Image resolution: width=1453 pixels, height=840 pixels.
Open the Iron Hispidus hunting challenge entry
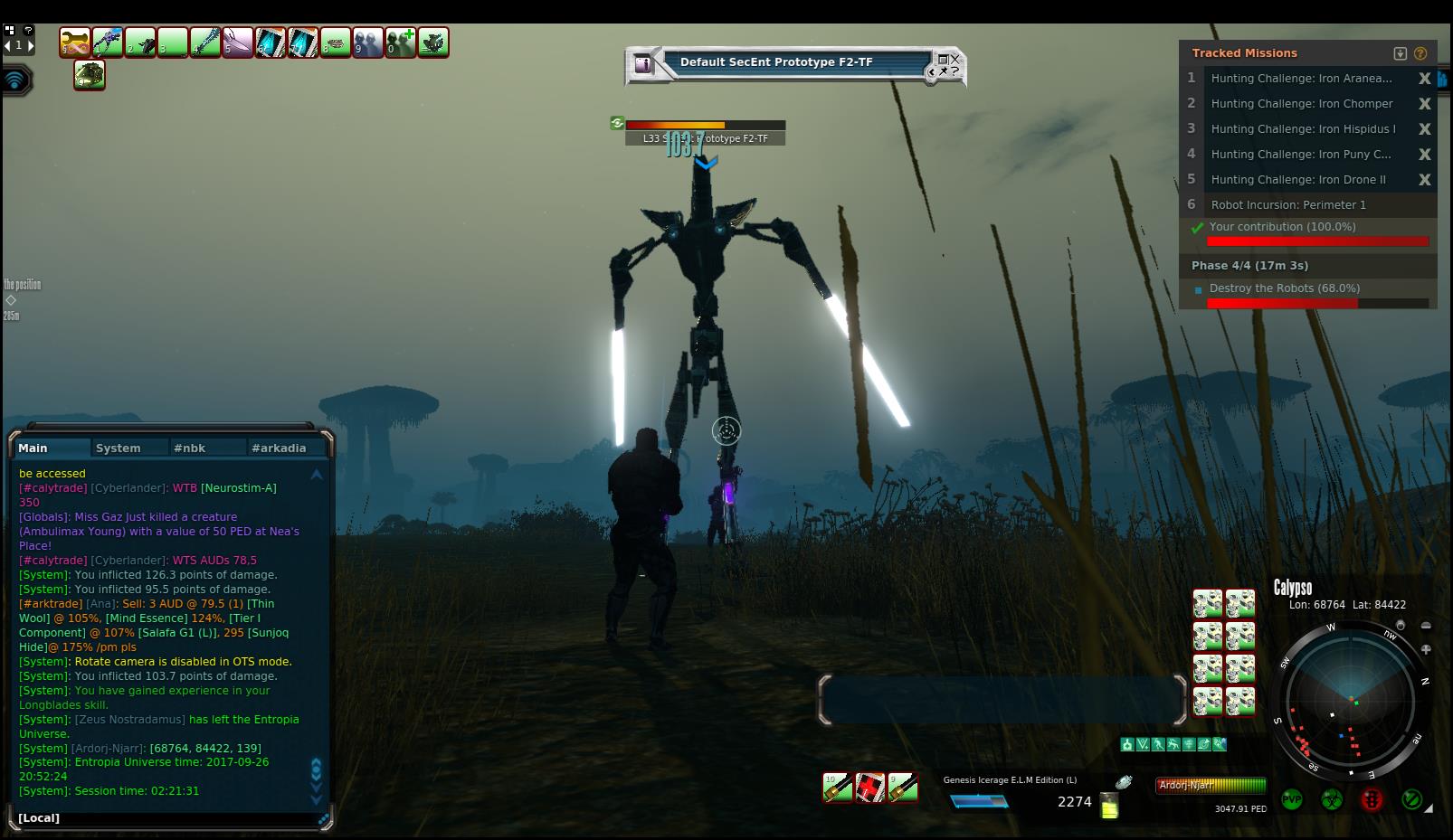coord(1303,129)
